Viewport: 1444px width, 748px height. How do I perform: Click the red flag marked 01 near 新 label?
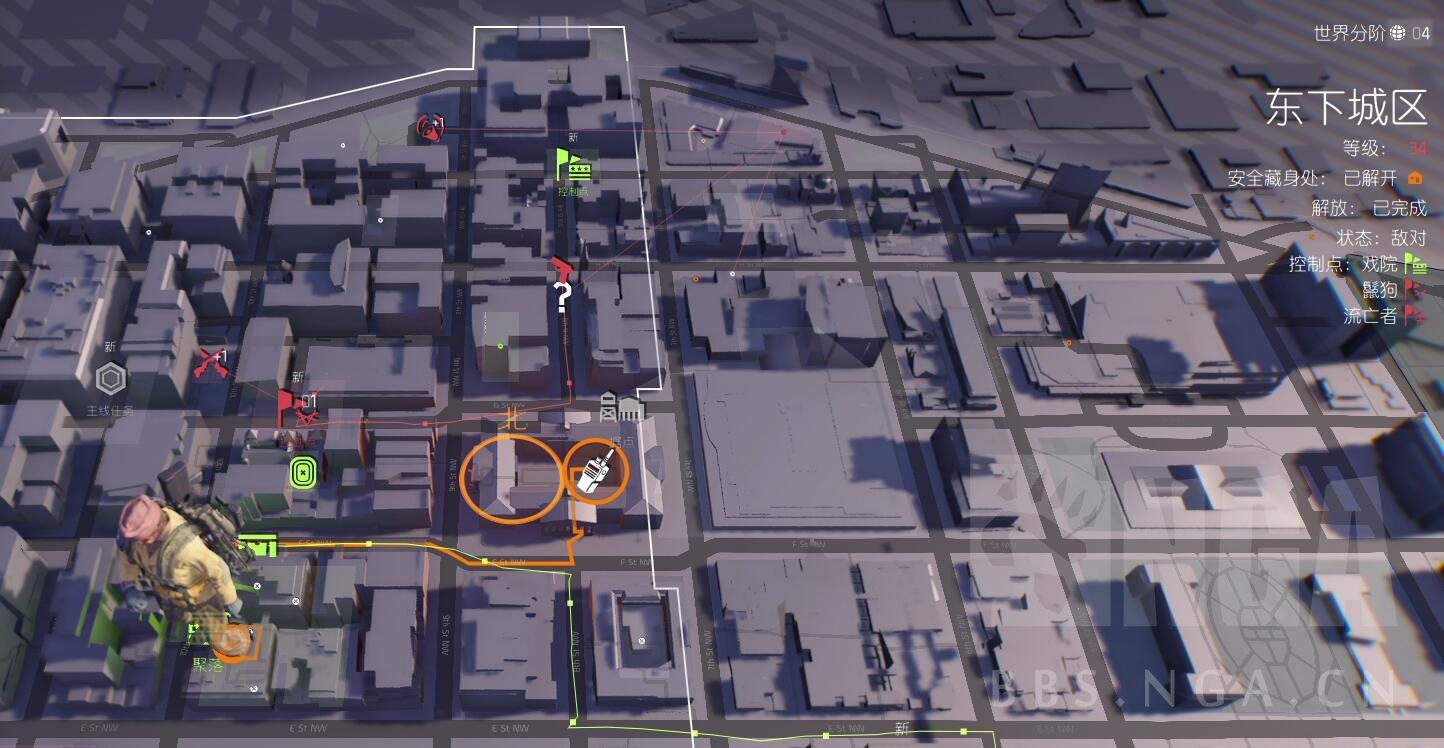click(290, 402)
